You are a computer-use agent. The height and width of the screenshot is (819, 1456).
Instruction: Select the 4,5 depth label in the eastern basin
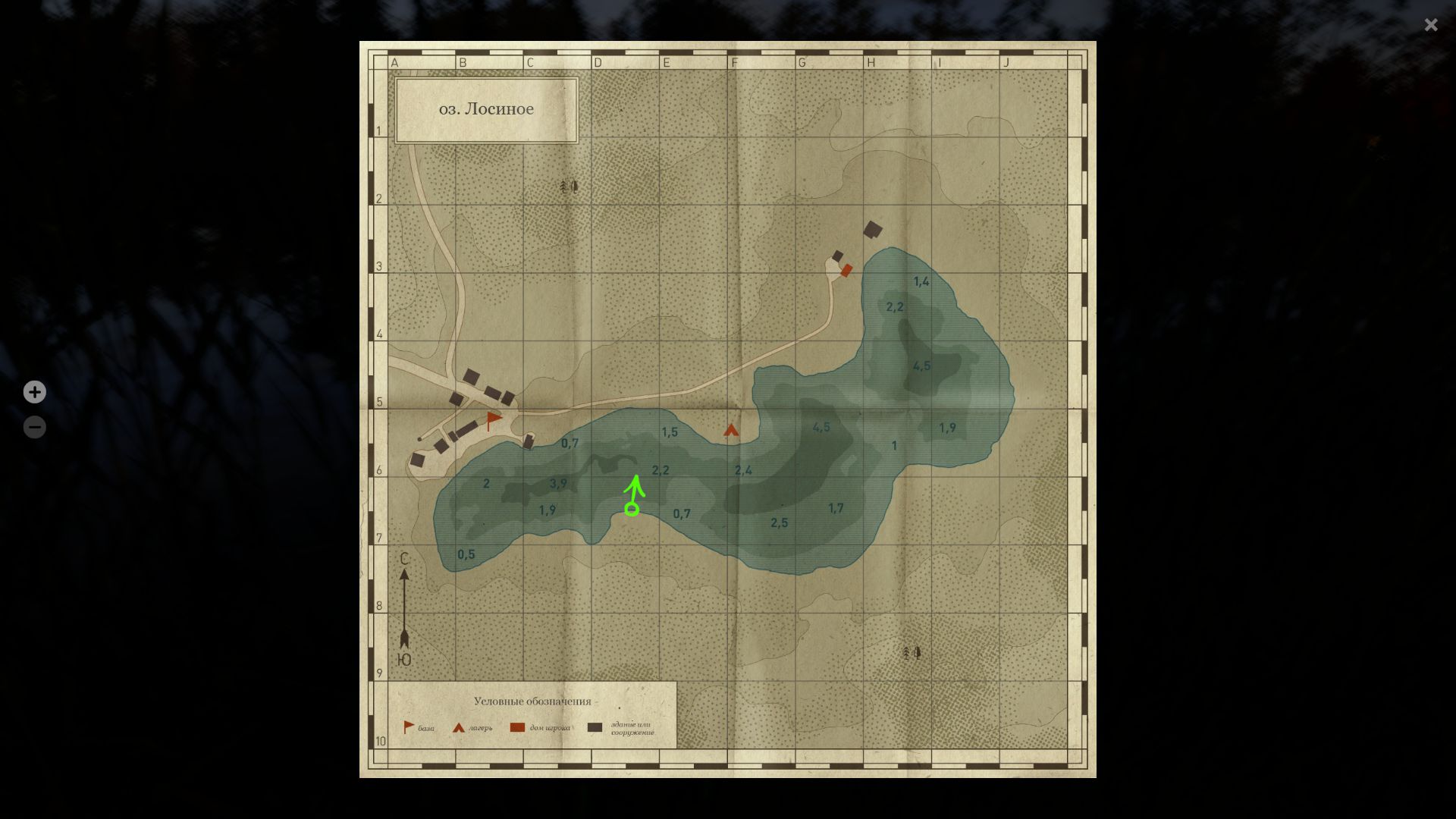click(921, 365)
